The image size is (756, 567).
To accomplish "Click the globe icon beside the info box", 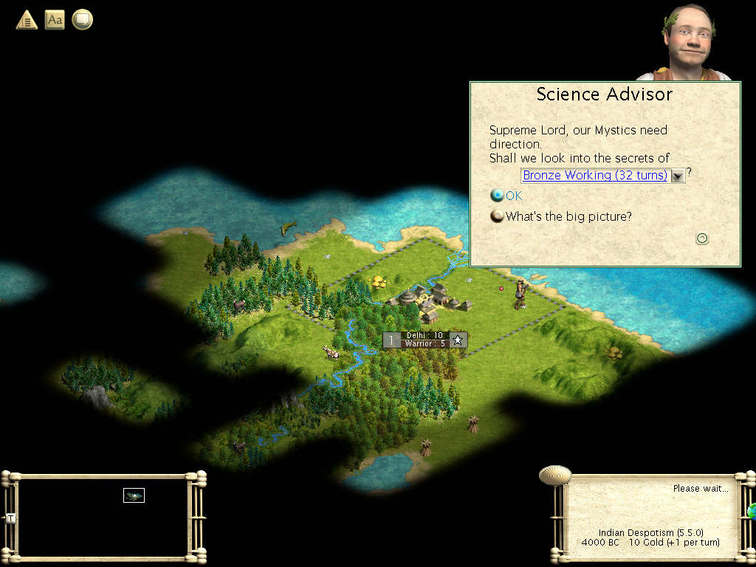I will coord(751,510).
